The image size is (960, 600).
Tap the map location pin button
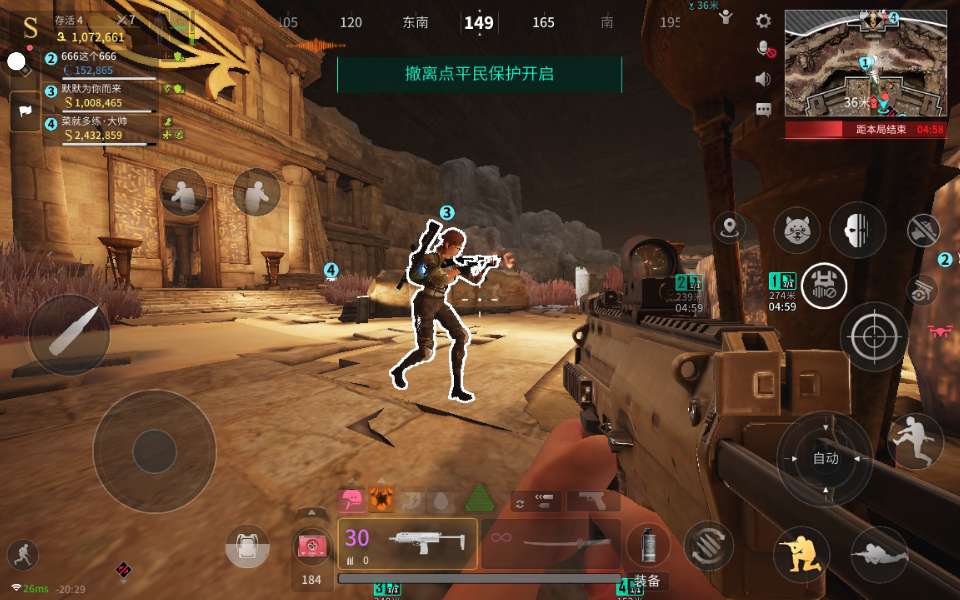pos(730,227)
